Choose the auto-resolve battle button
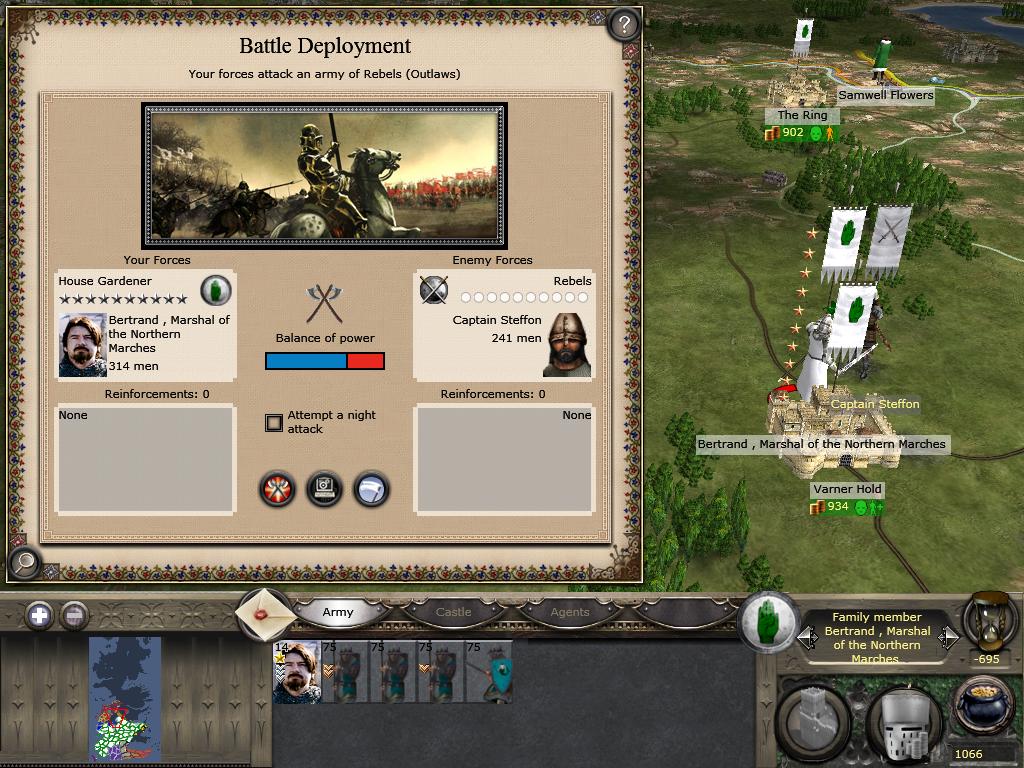Viewport: 1024px width, 768px height. [324, 489]
